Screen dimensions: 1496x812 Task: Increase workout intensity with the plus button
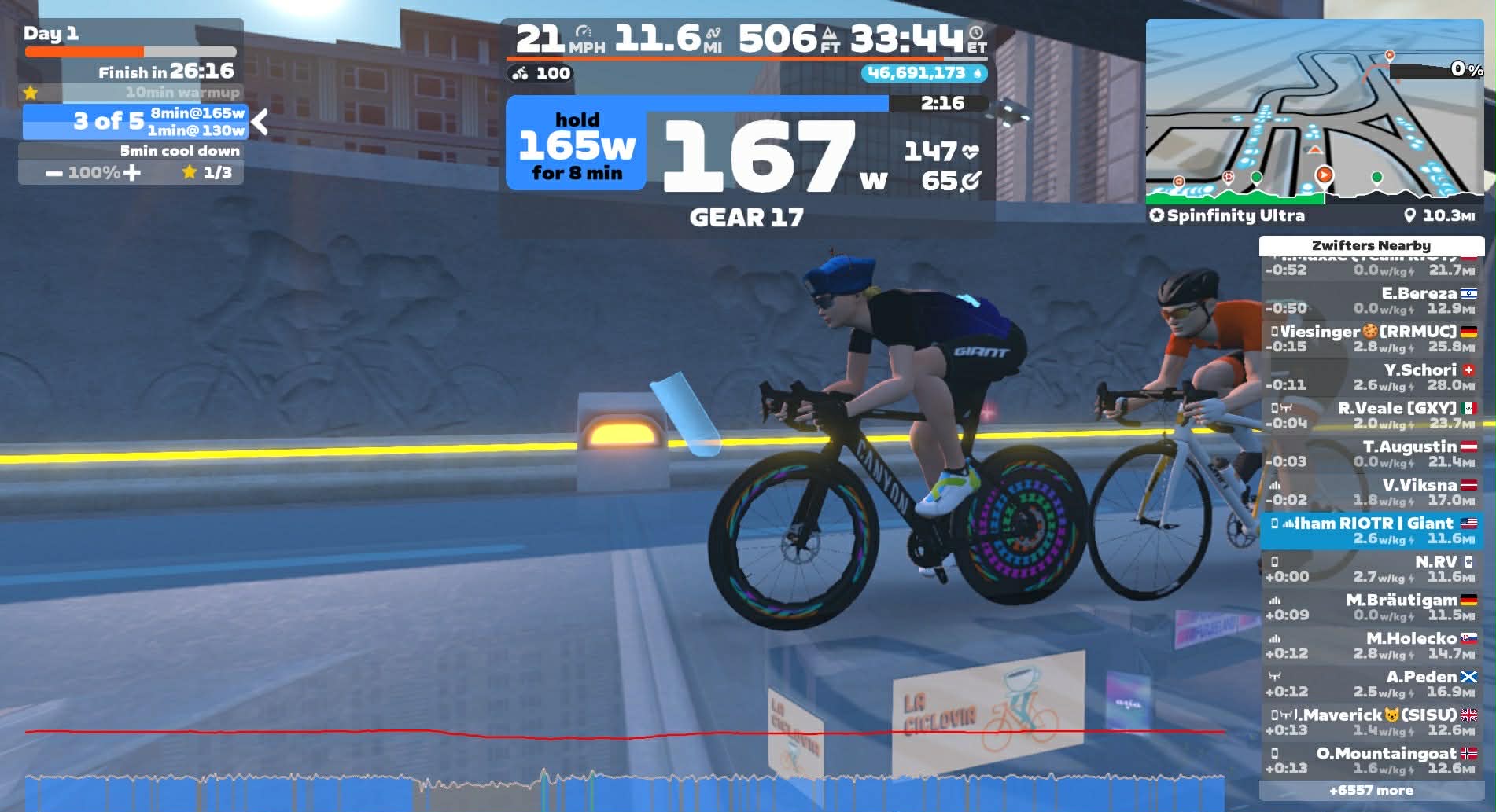click(132, 173)
